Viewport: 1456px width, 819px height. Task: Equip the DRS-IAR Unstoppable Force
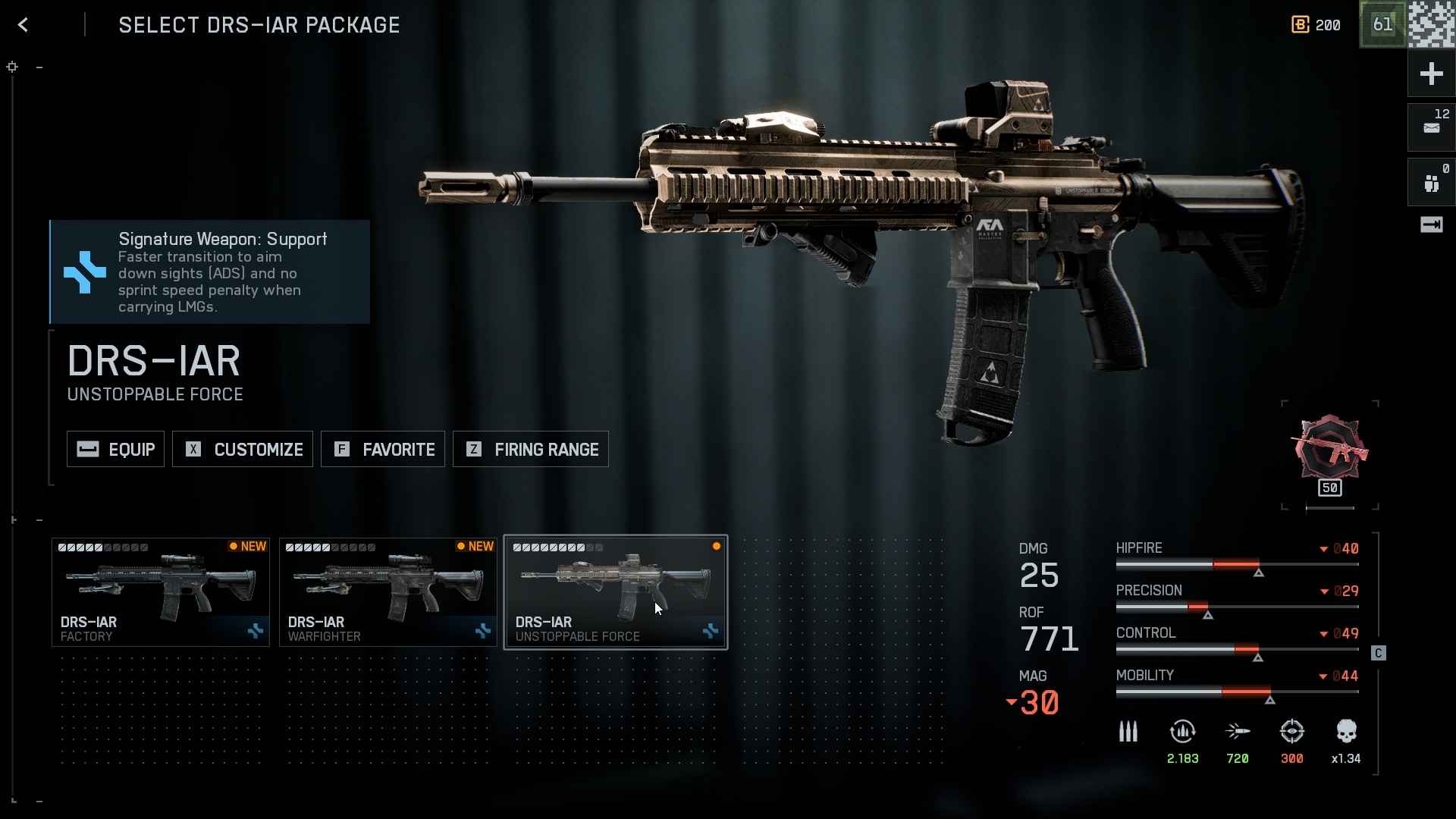click(x=115, y=450)
